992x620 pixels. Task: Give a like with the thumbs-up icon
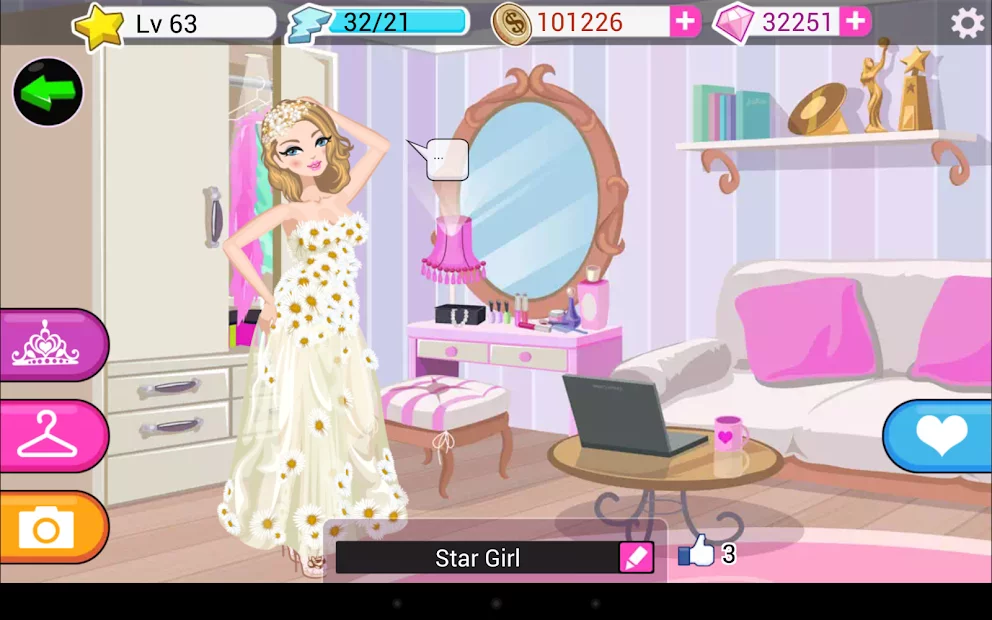tap(698, 551)
